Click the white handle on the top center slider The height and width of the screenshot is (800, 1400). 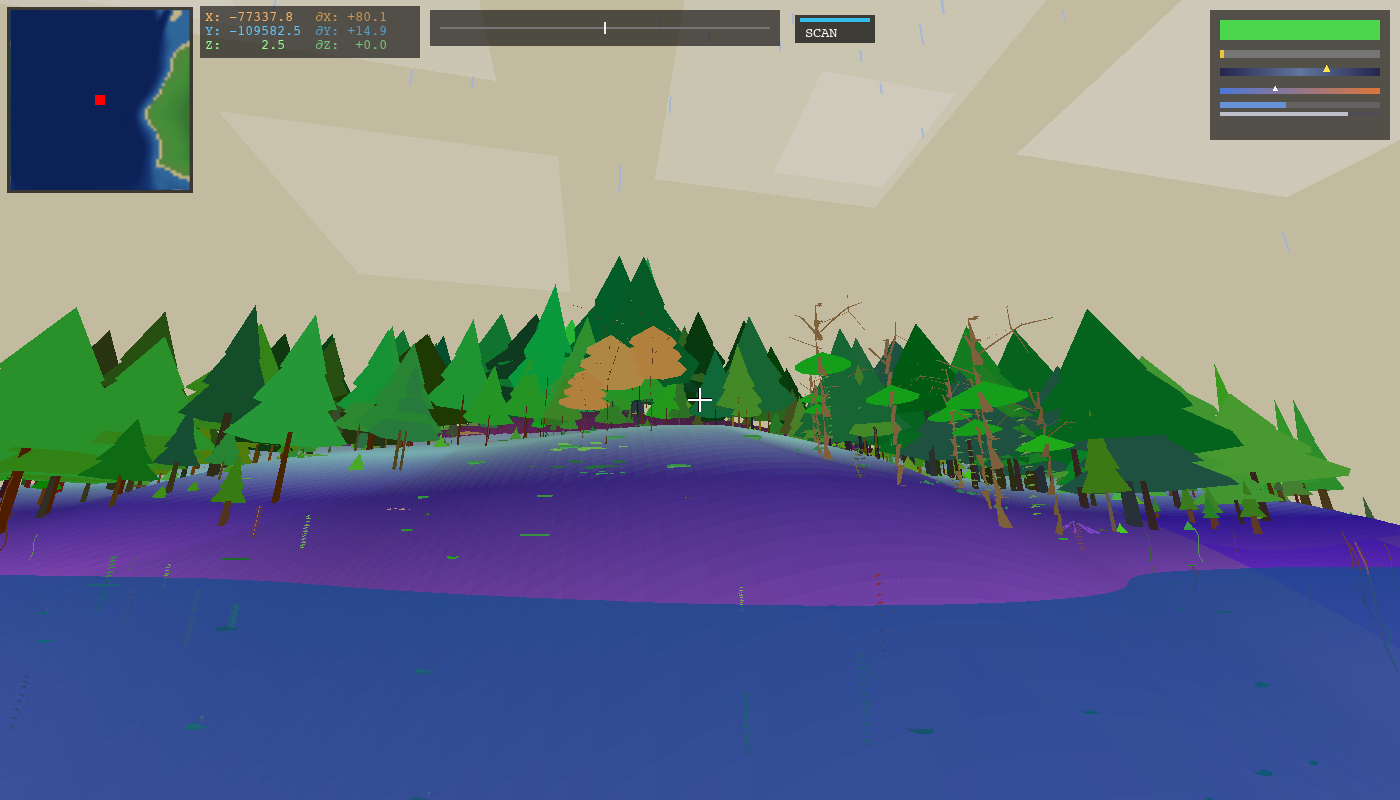coord(605,28)
